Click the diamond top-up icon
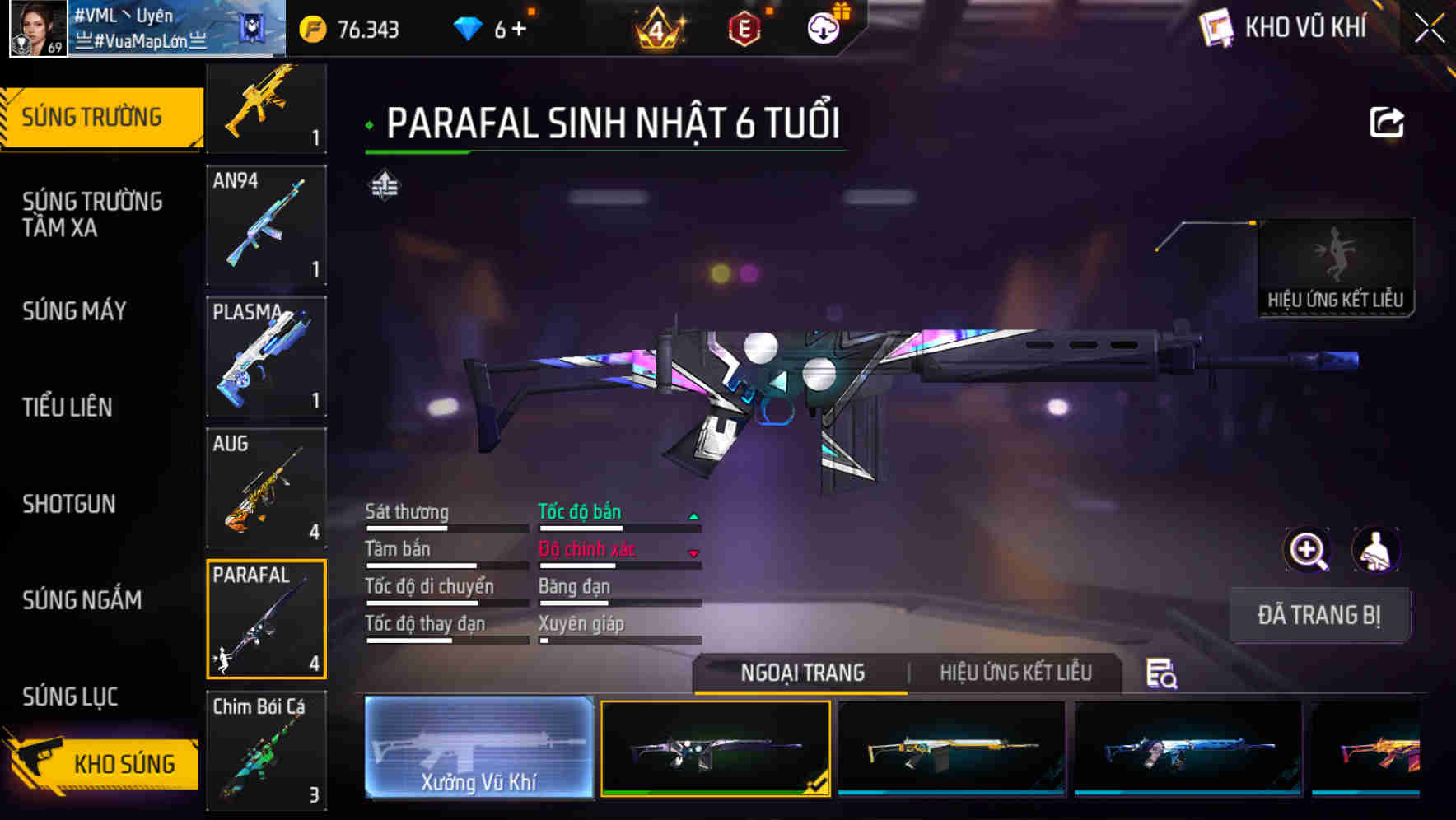1456x820 pixels. click(x=469, y=27)
